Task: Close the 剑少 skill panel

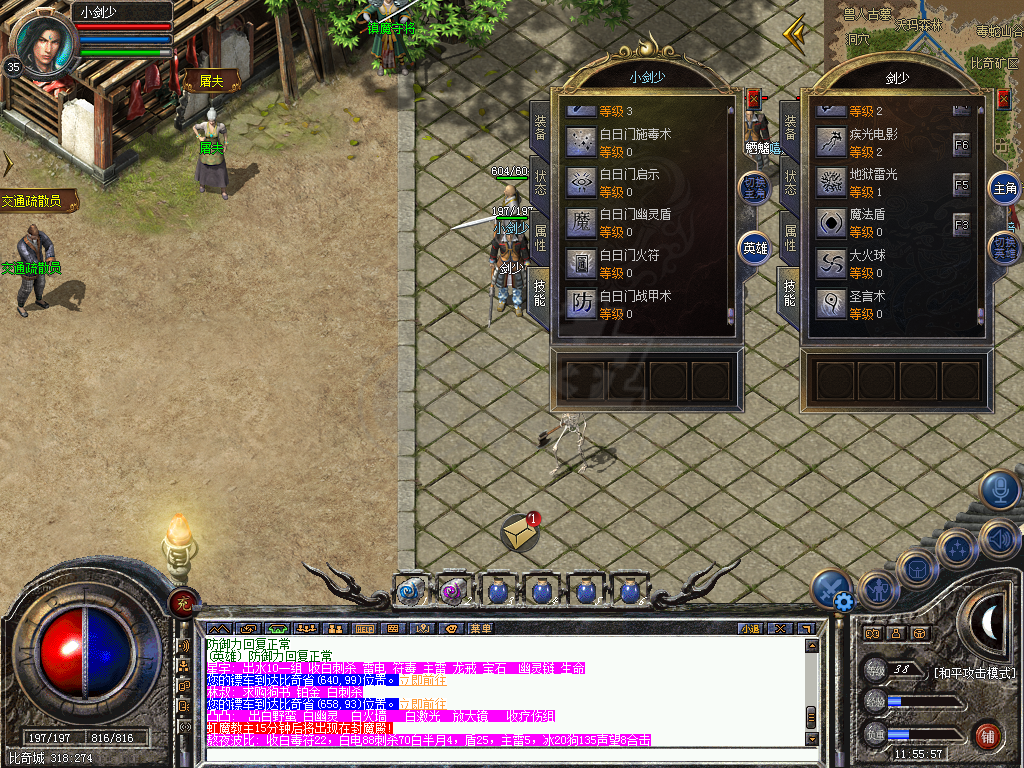Action: click(1003, 99)
